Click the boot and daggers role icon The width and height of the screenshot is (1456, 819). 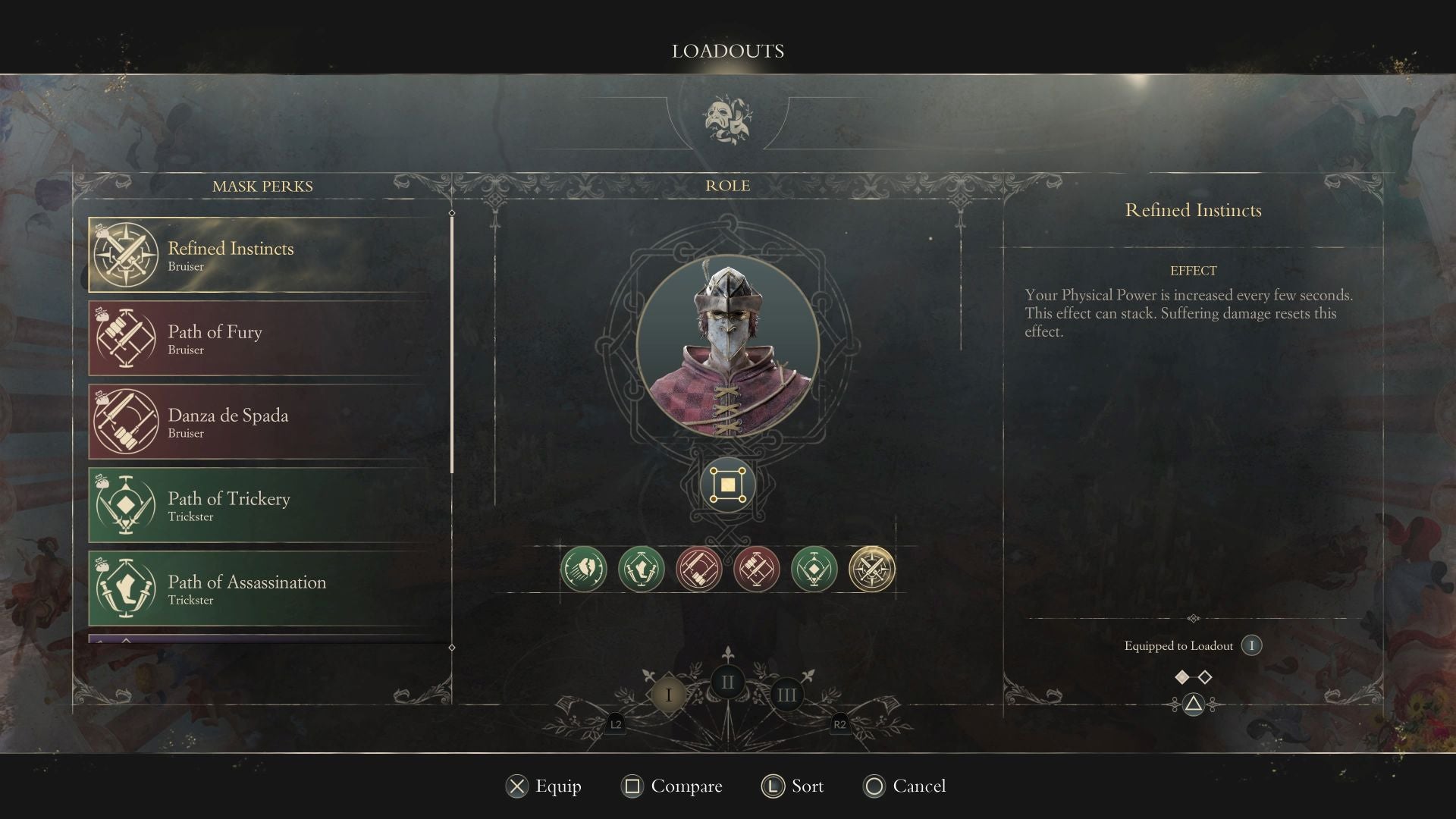pyautogui.click(x=641, y=568)
